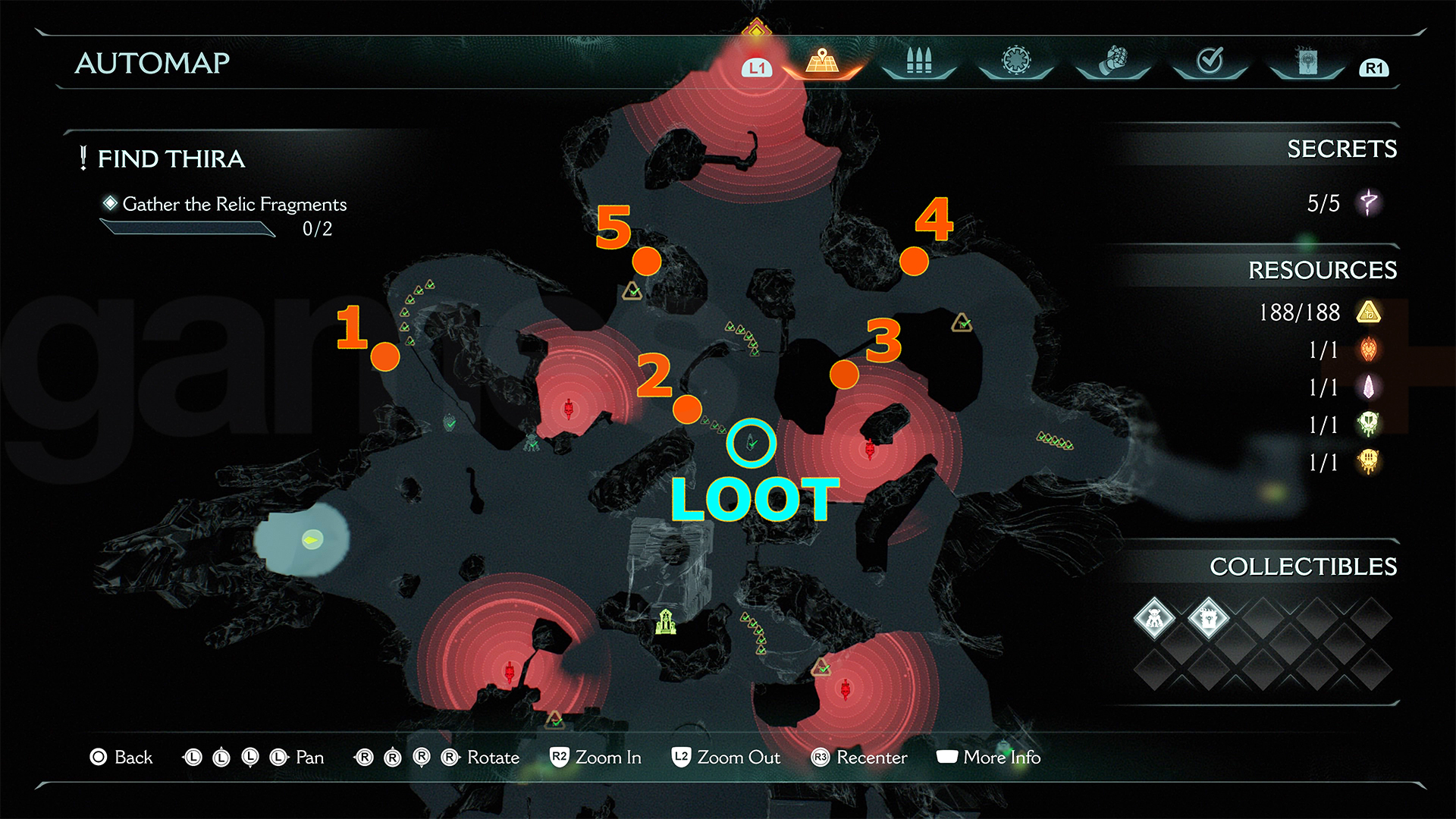Select the Gather the Relic Fragments sub-objective
The height and width of the screenshot is (819, 1456).
pyautogui.click(x=234, y=204)
